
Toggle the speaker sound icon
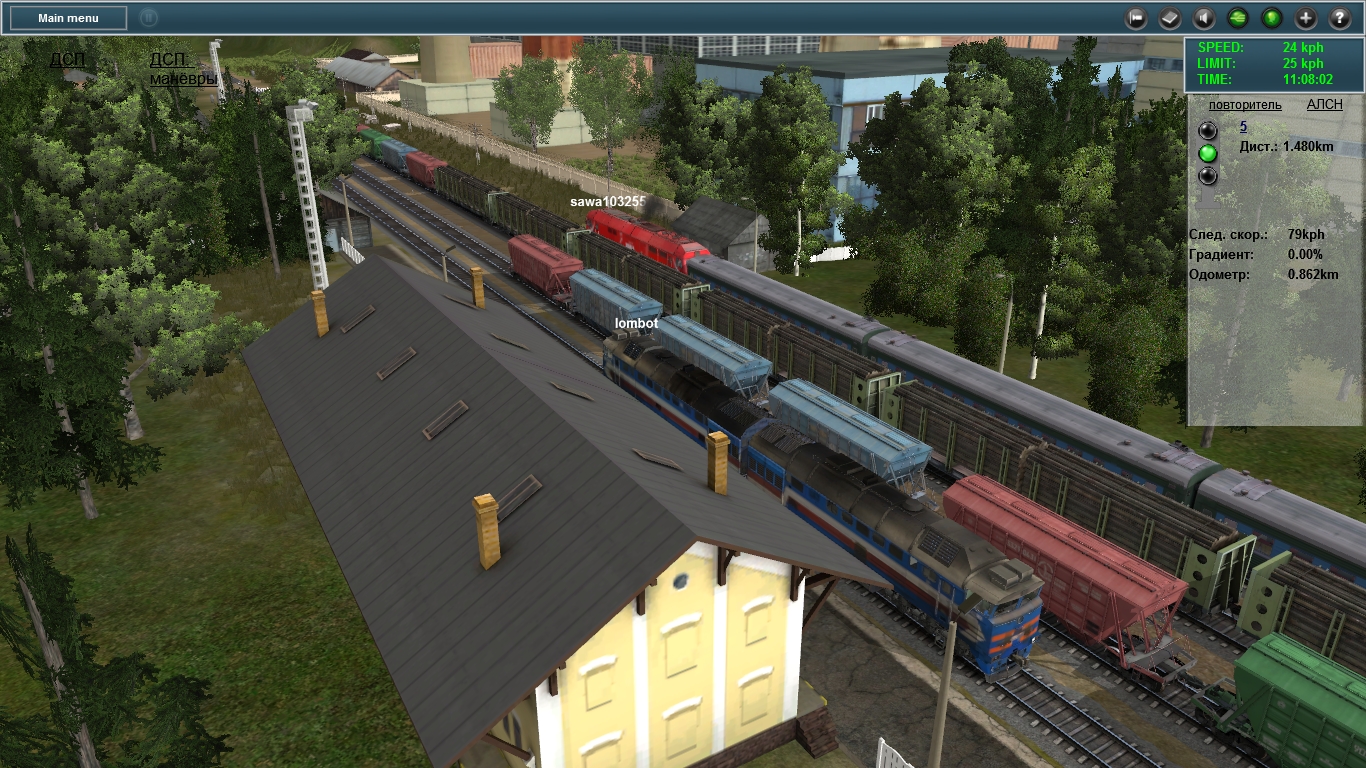click(x=1204, y=18)
